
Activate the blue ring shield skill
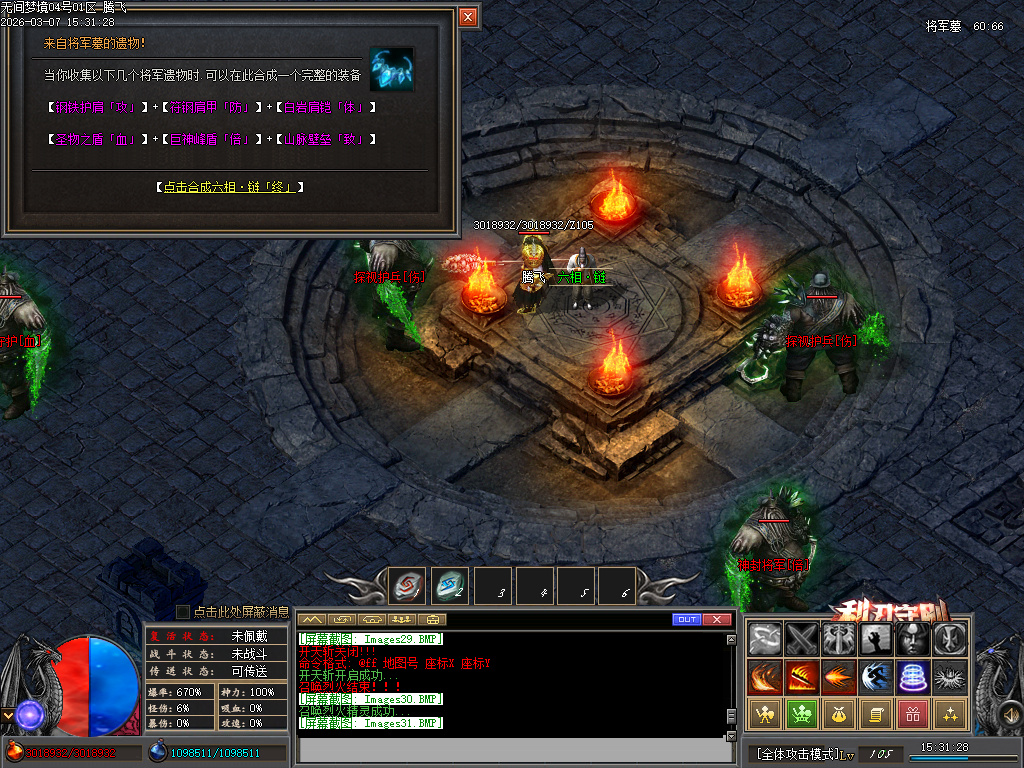913,677
